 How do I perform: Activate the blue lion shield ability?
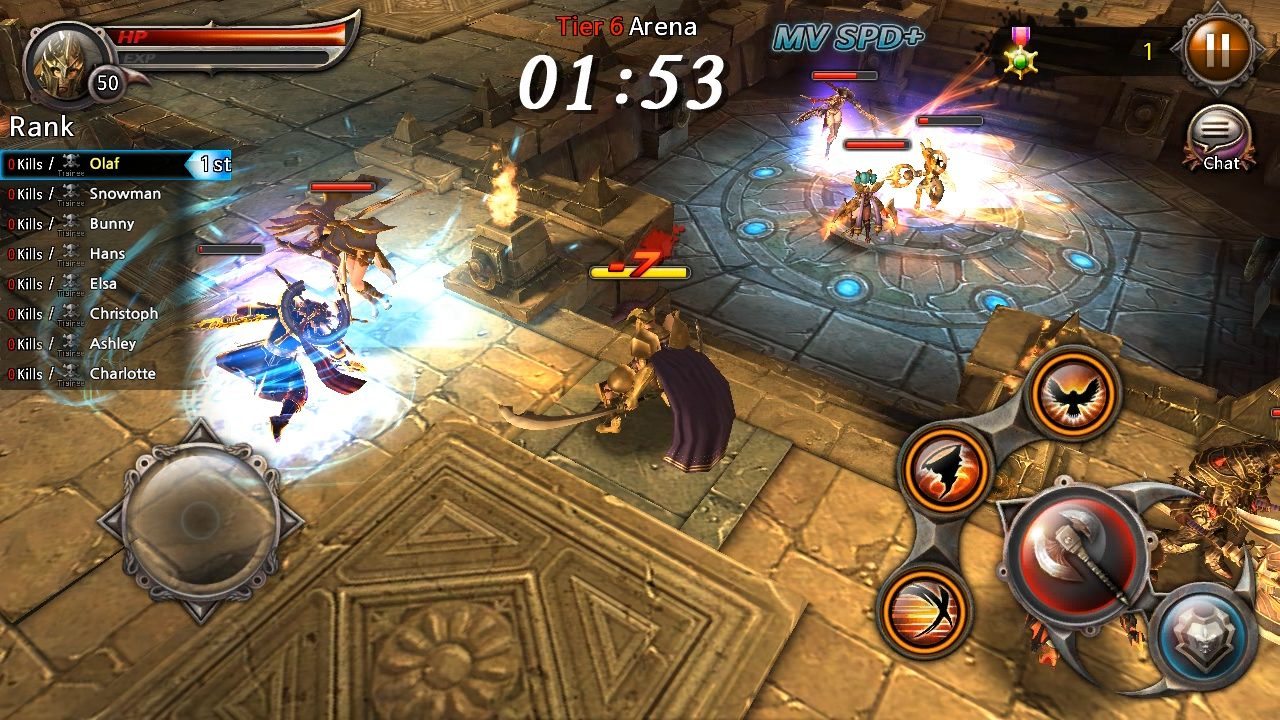1202,635
